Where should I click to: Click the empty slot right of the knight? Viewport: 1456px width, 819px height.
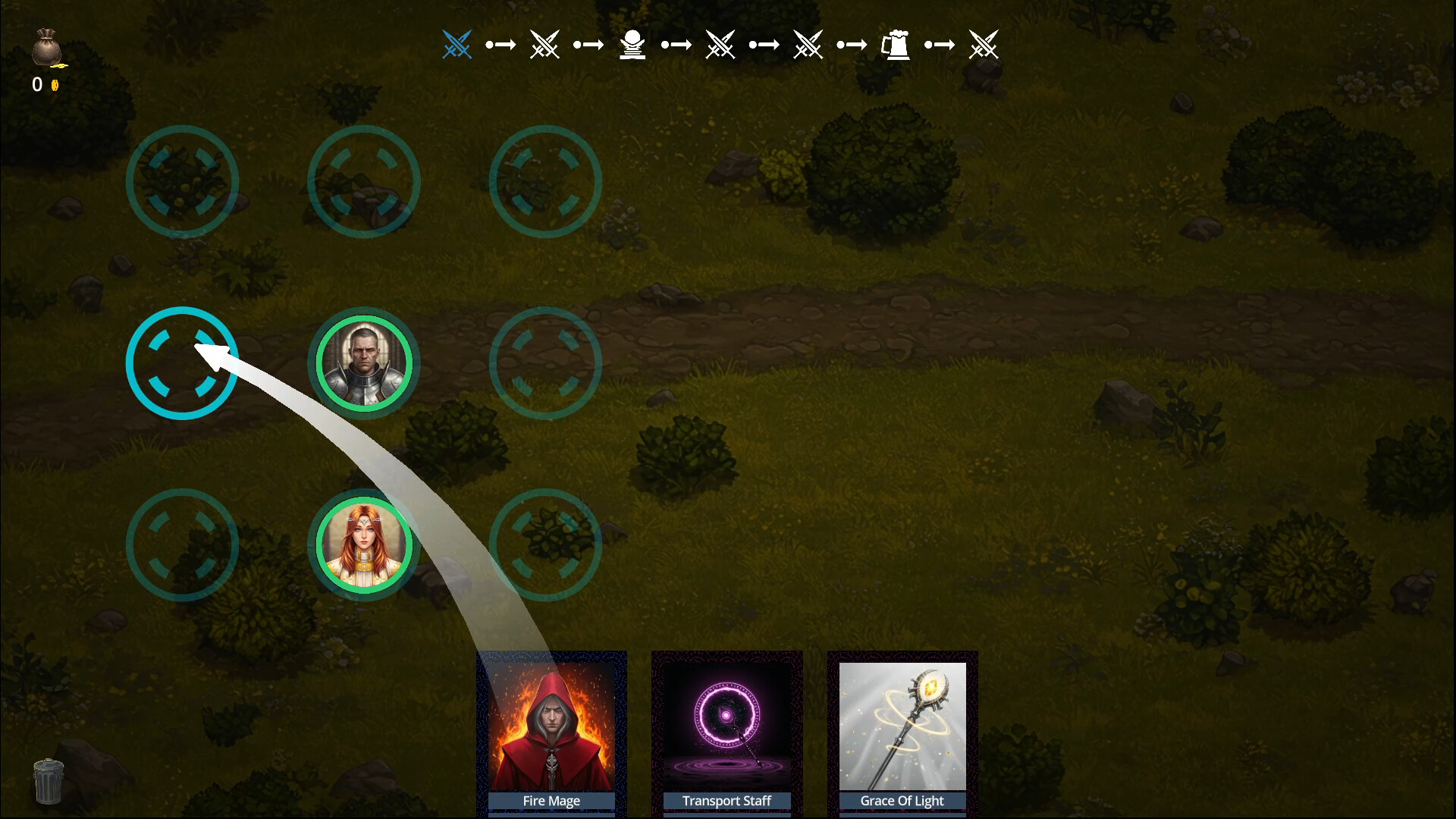545,362
